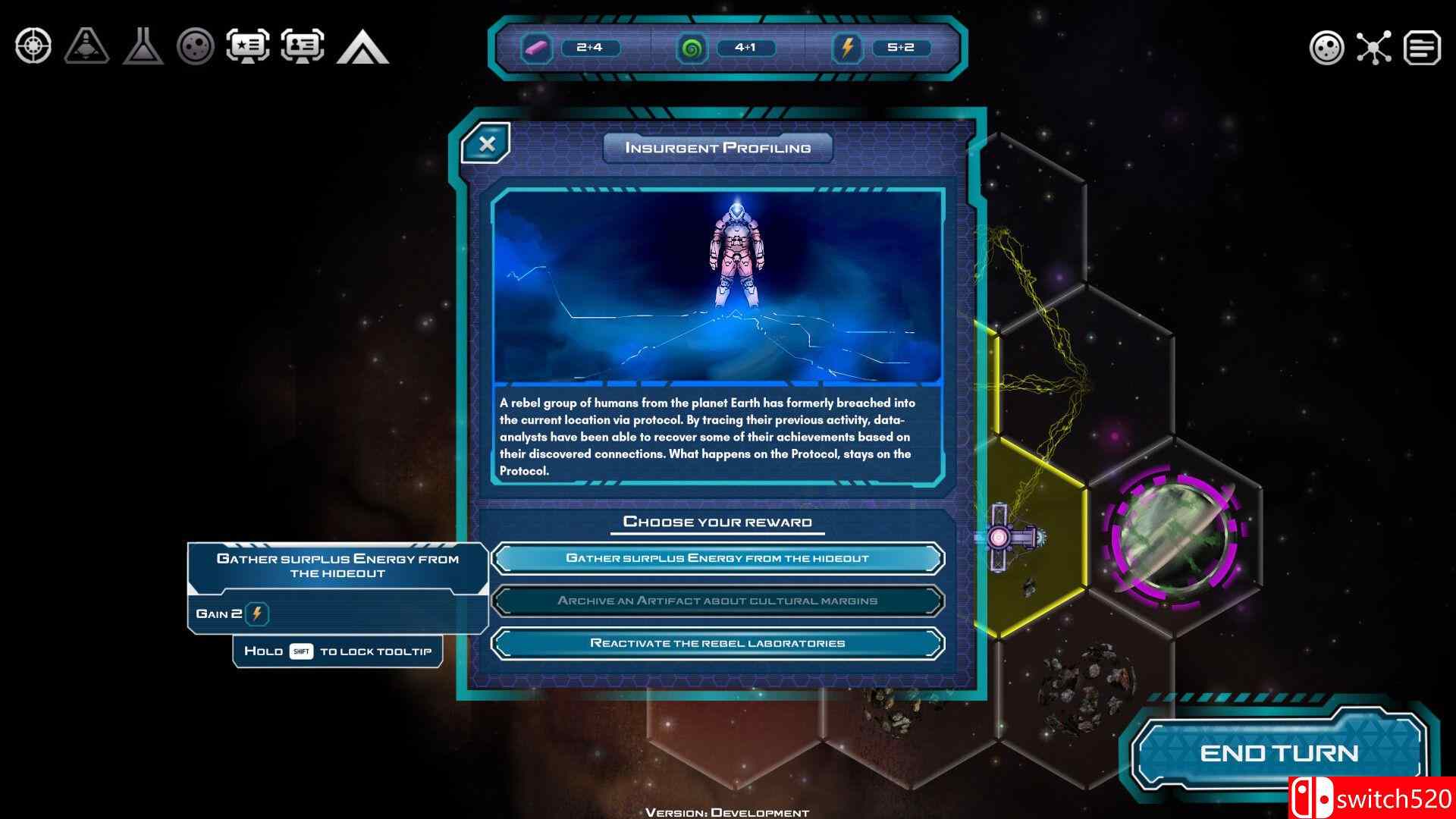Open the research flask icon
The image size is (1456, 819).
(143, 47)
